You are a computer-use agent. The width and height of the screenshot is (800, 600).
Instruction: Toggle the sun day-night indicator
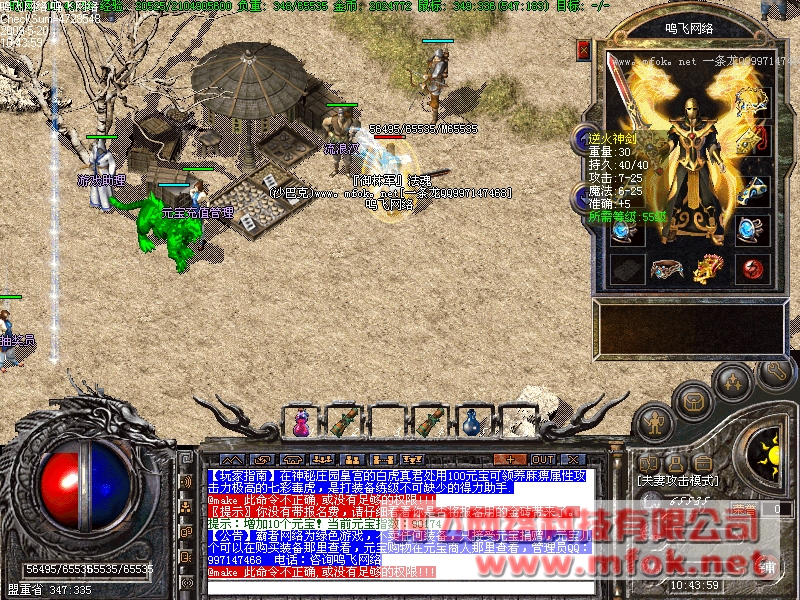(770, 456)
